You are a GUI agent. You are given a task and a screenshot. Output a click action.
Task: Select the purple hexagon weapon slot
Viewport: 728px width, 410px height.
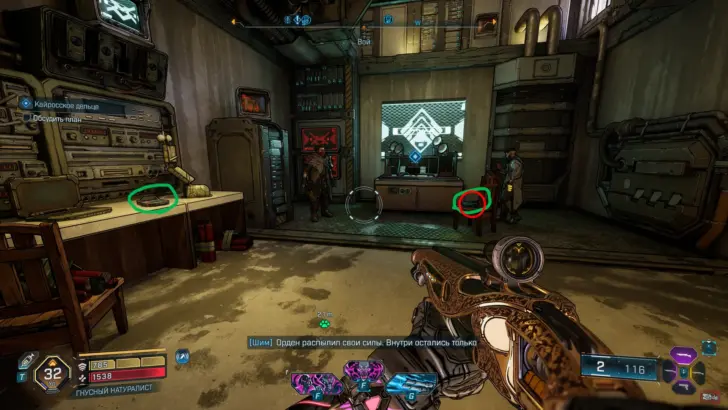(685, 358)
